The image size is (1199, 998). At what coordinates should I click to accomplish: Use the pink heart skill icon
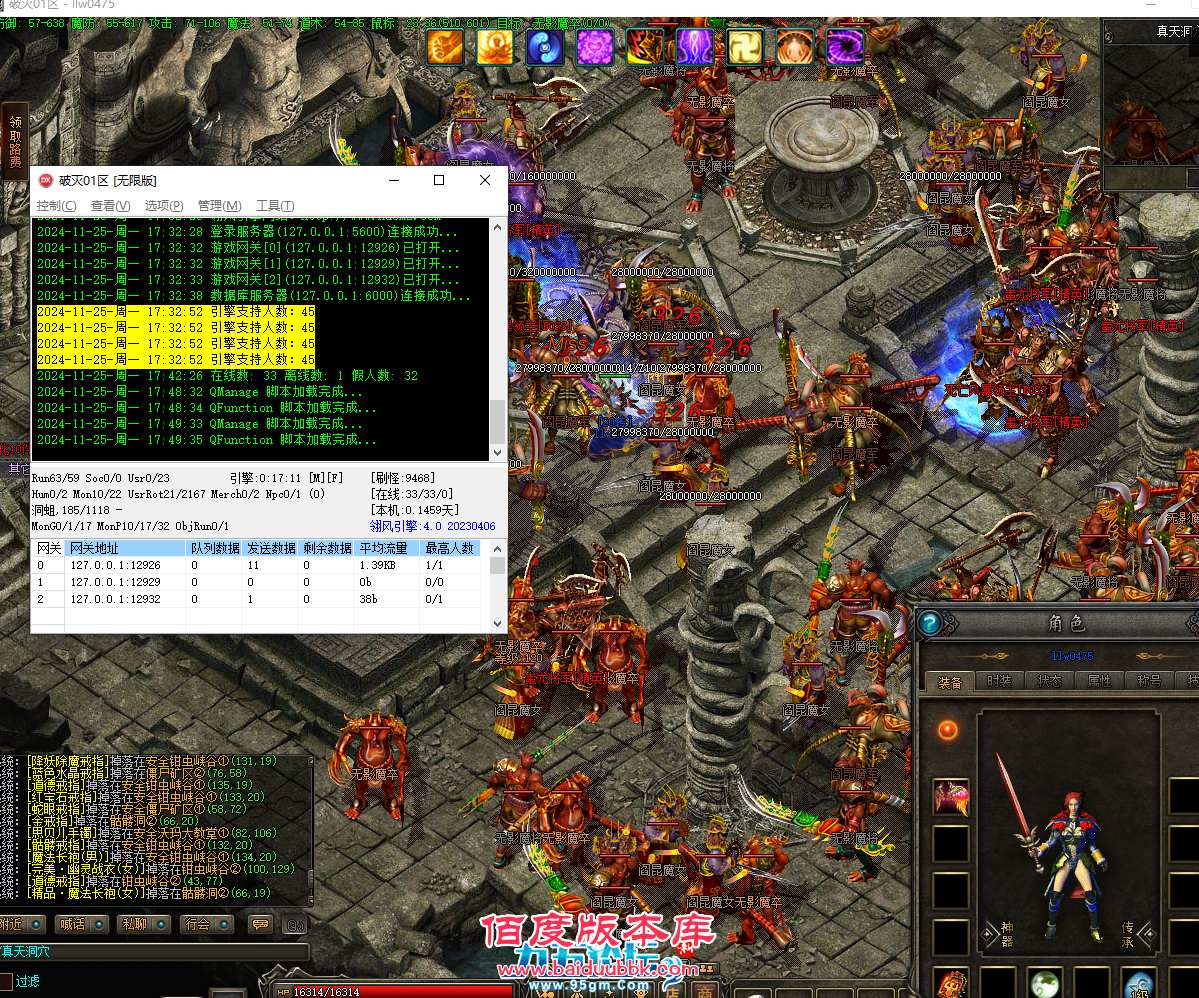pyautogui.click(x=595, y=47)
